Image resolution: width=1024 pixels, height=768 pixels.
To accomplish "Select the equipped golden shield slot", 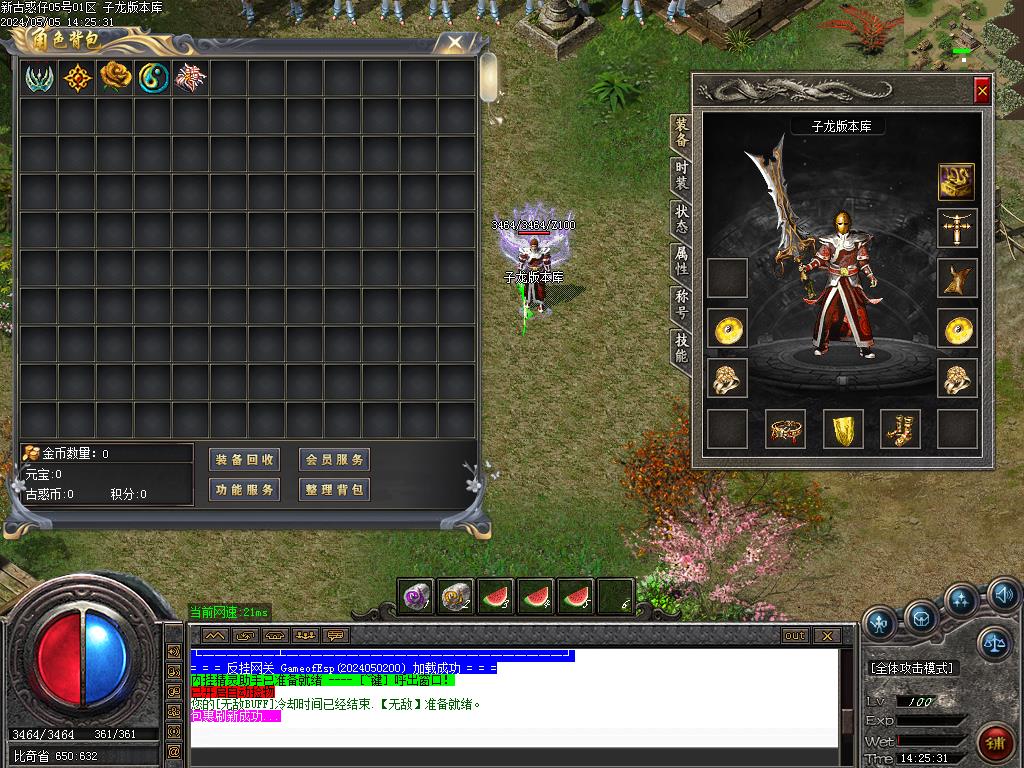I will point(843,429).
